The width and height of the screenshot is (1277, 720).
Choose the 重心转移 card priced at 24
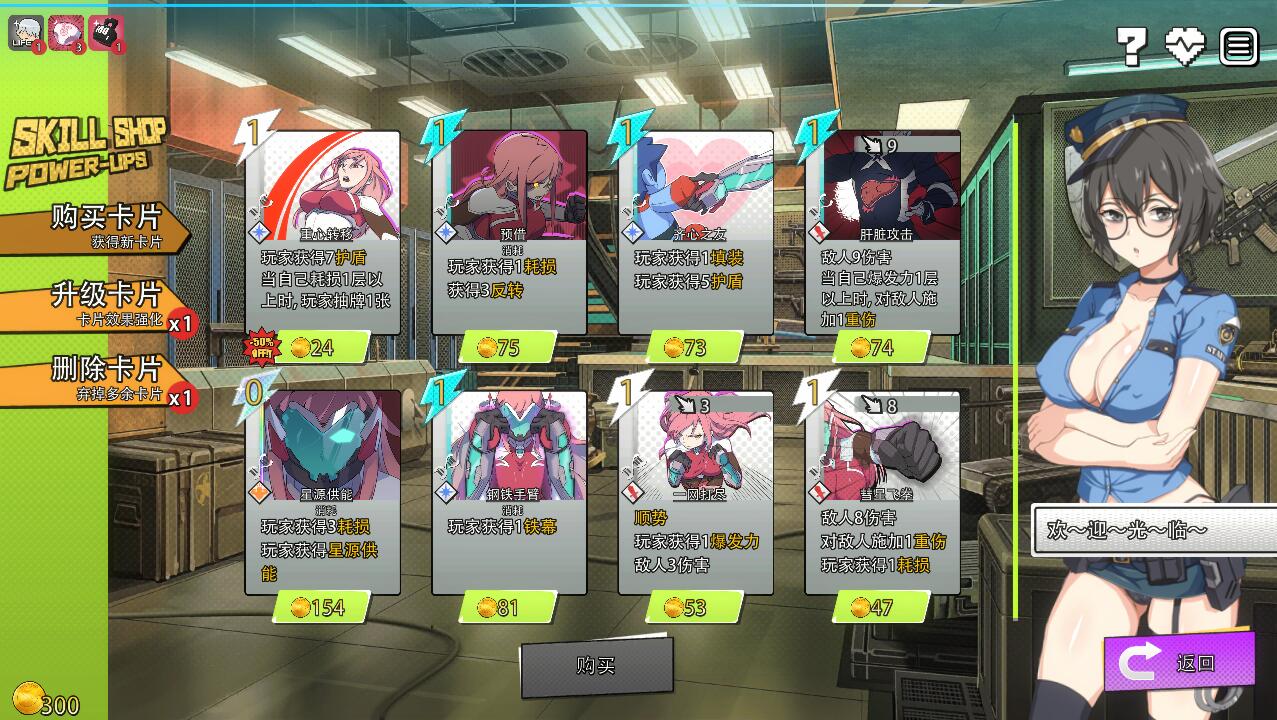(x=323, y=233)
